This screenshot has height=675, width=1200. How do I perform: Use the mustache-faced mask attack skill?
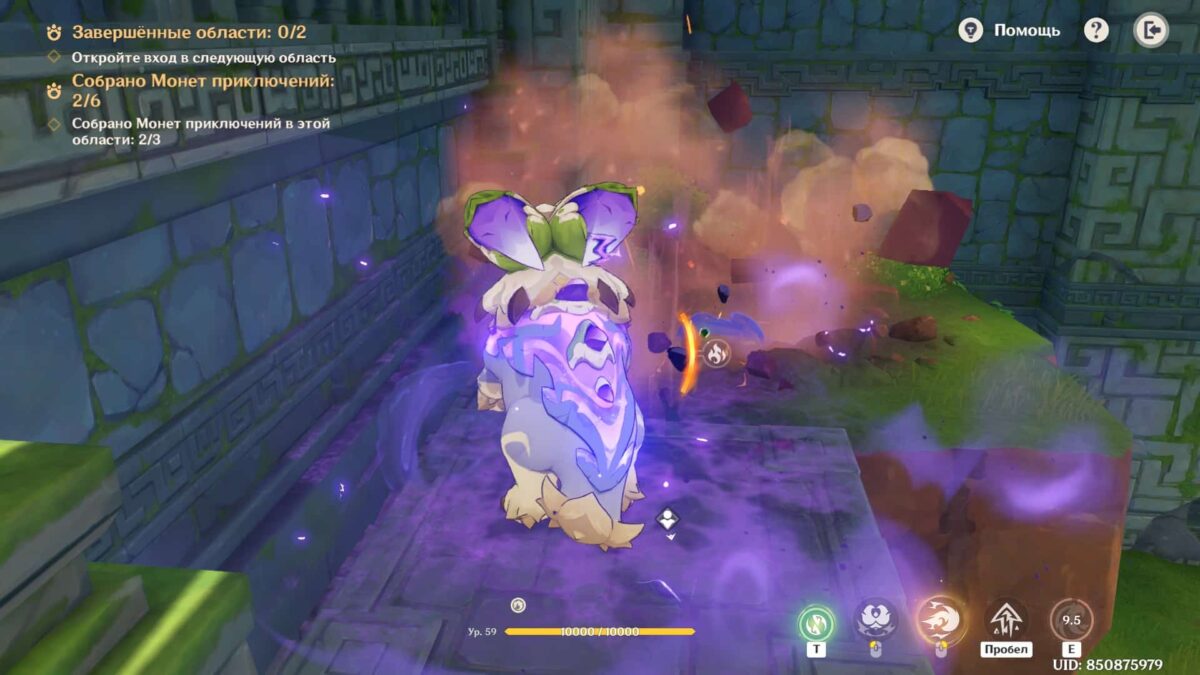pos(875,620)
